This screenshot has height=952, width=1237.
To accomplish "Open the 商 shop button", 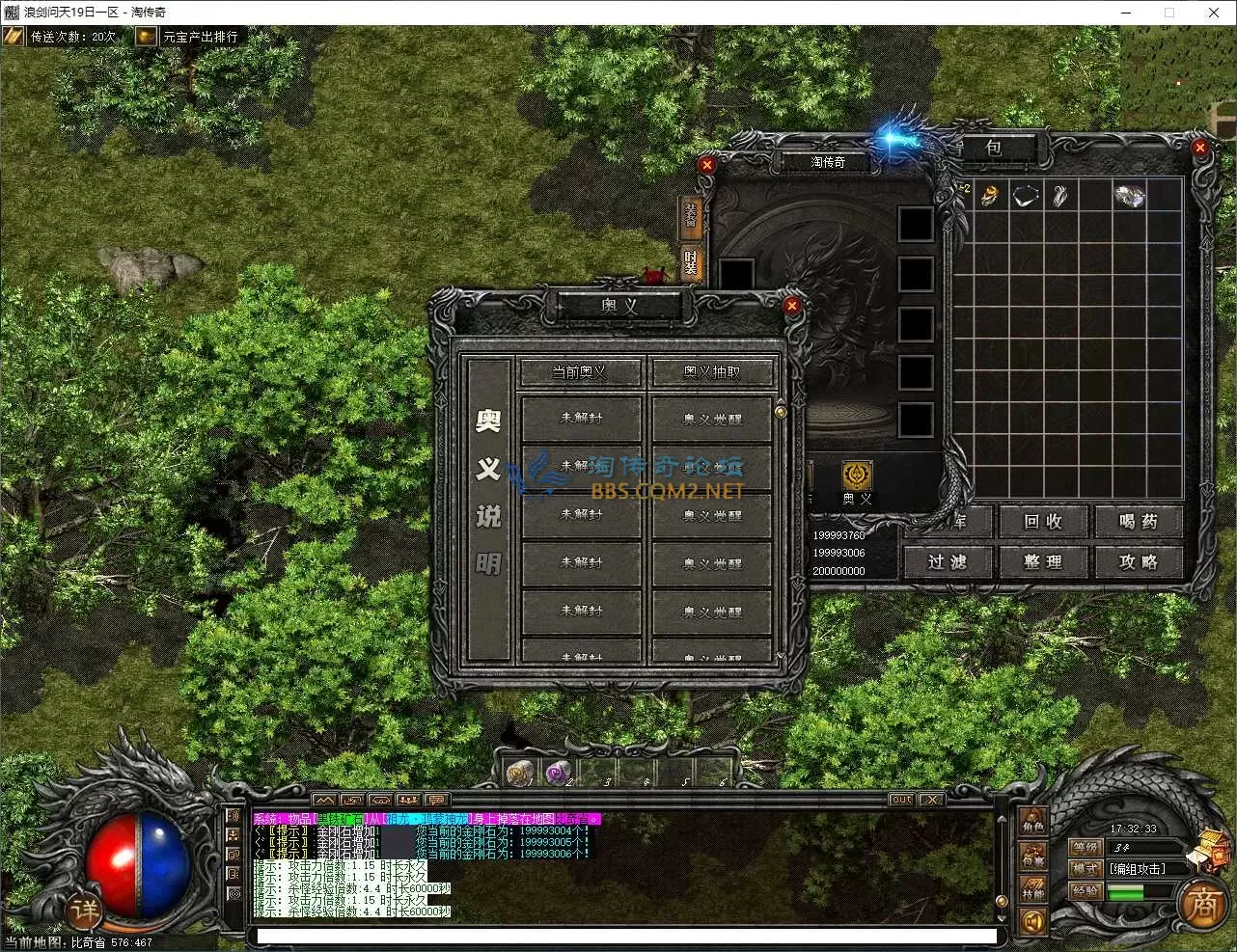I will 1202,904.
